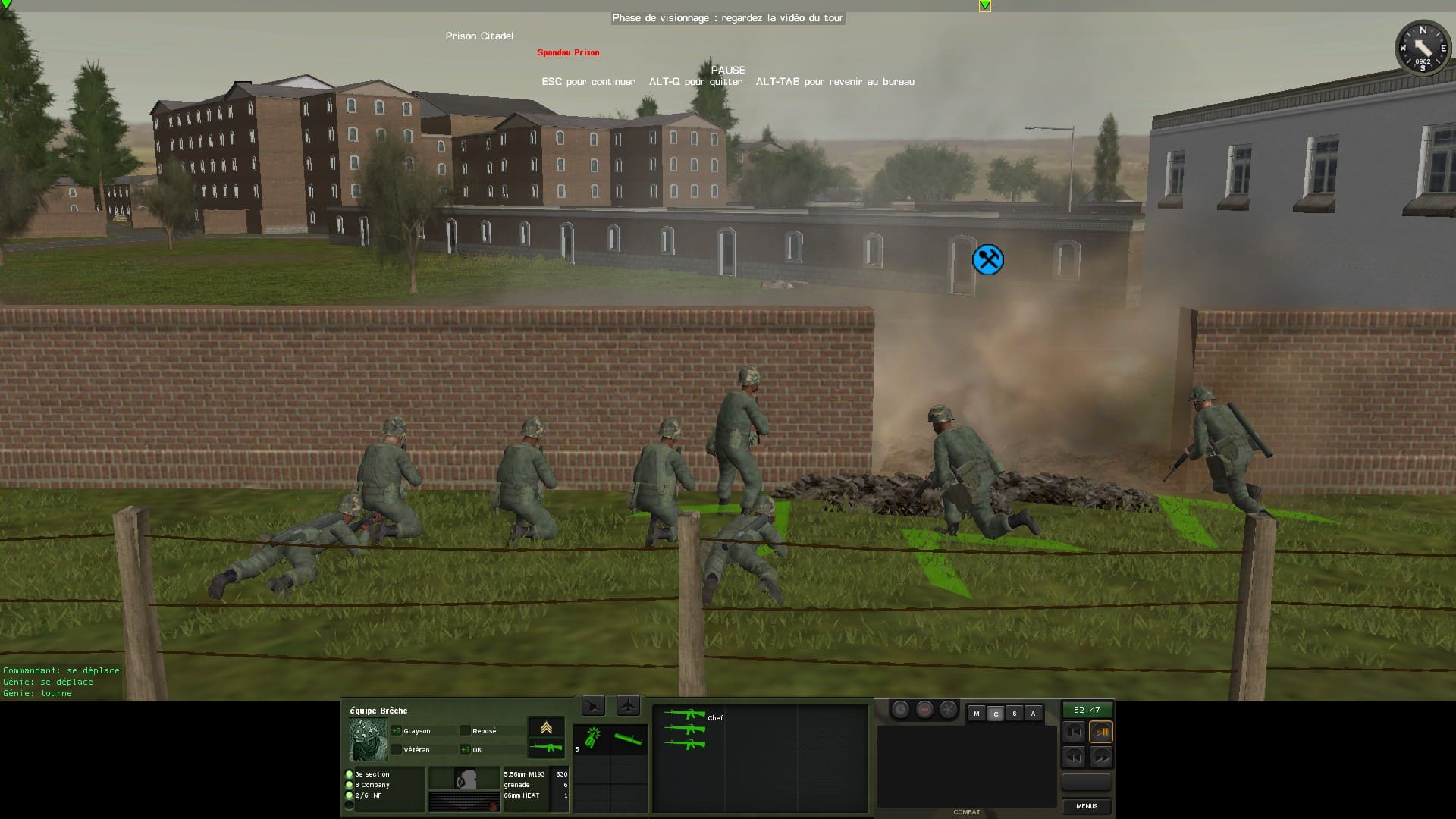The image size is (1456, 819).
Task: Click the blue crossed-tools breach marker
Action: [x=988, y=260]
